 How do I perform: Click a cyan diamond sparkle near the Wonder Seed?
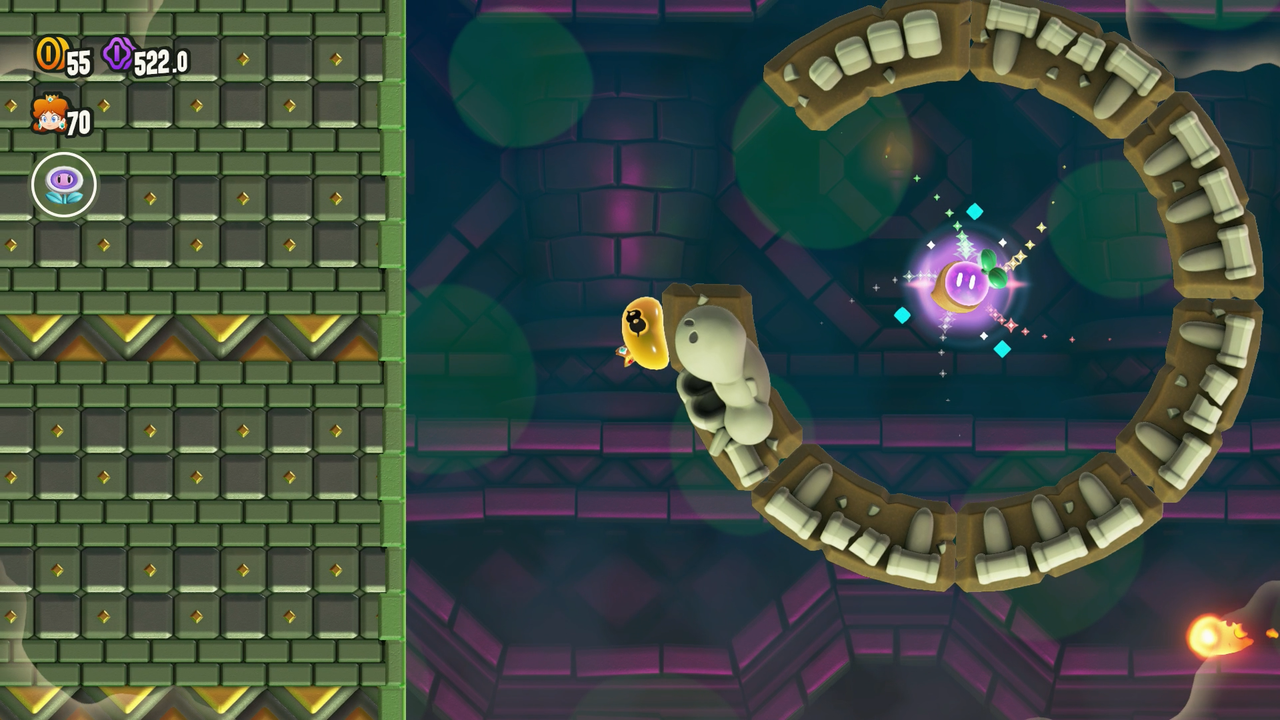(x=974, y=210)
